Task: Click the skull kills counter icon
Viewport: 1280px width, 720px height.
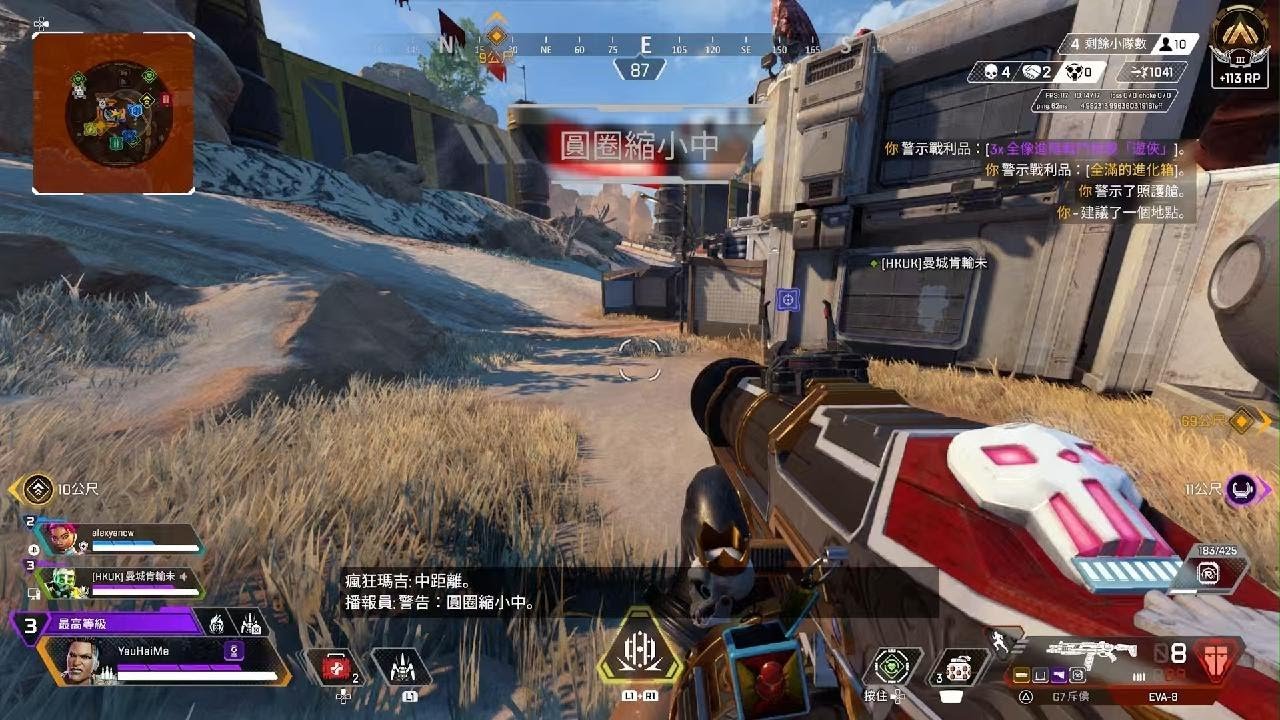Action: click(x=989, y=71)
